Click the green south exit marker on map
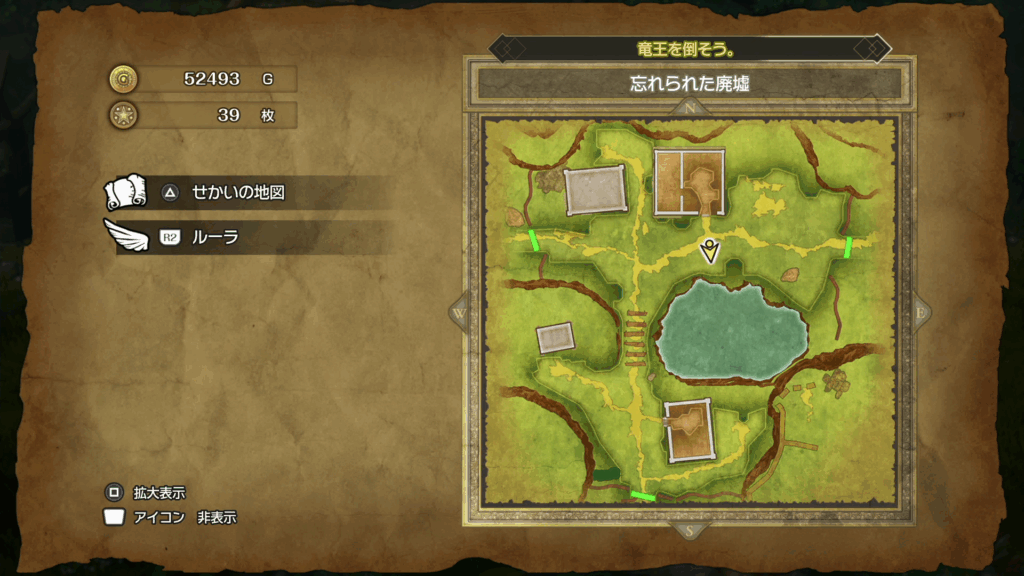Viewport: 1024px width, 576px height. tap(643, 495)
